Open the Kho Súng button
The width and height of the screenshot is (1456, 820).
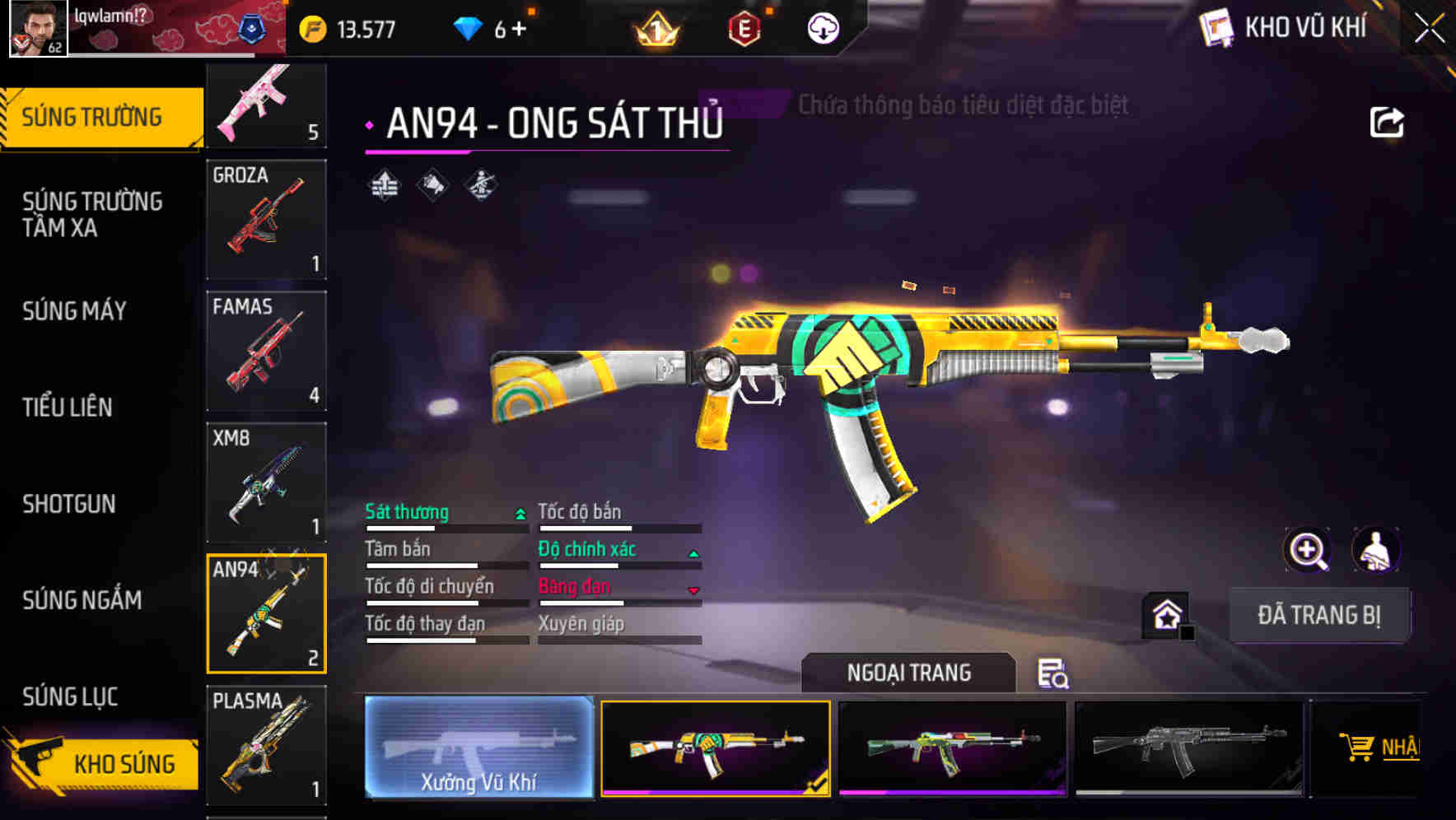point(105,763)
